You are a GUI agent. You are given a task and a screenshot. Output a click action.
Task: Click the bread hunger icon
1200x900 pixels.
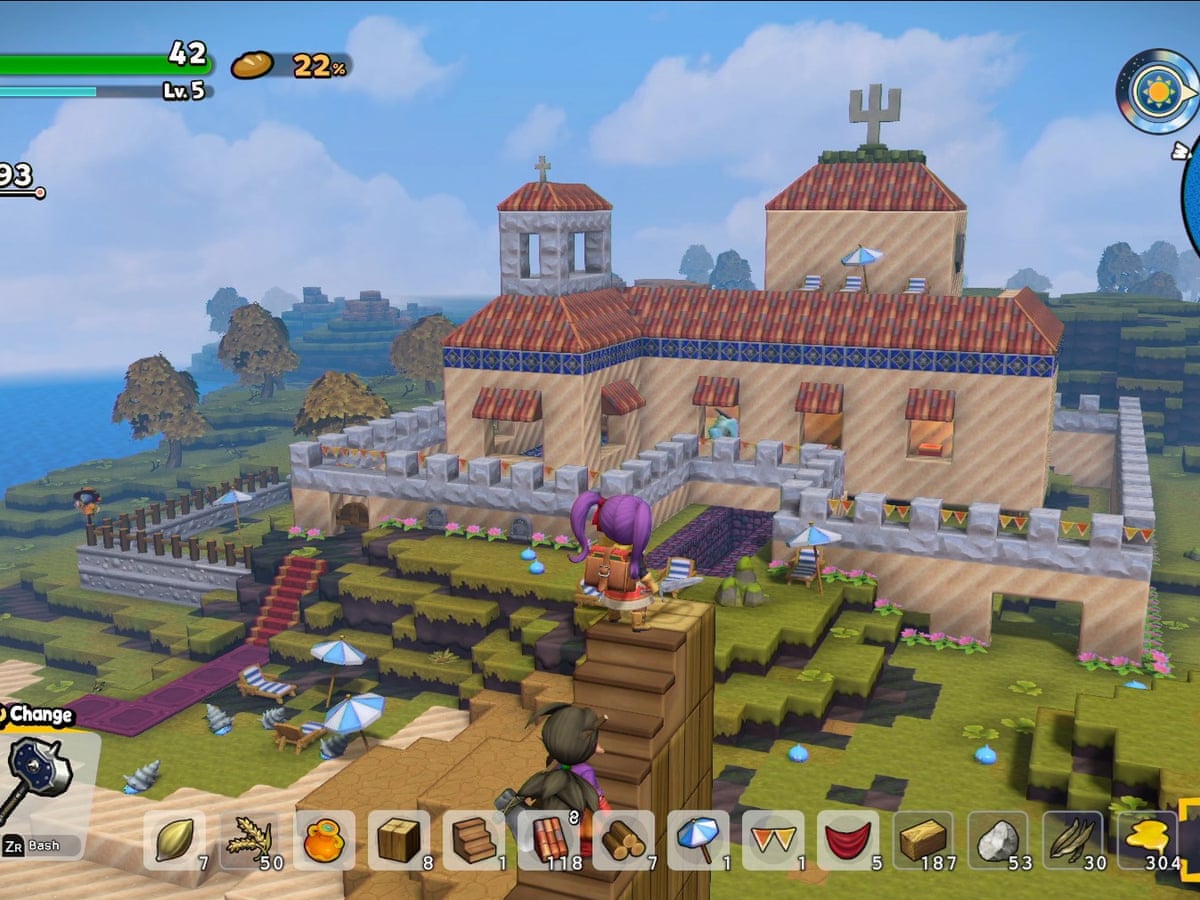click(252, 65)
